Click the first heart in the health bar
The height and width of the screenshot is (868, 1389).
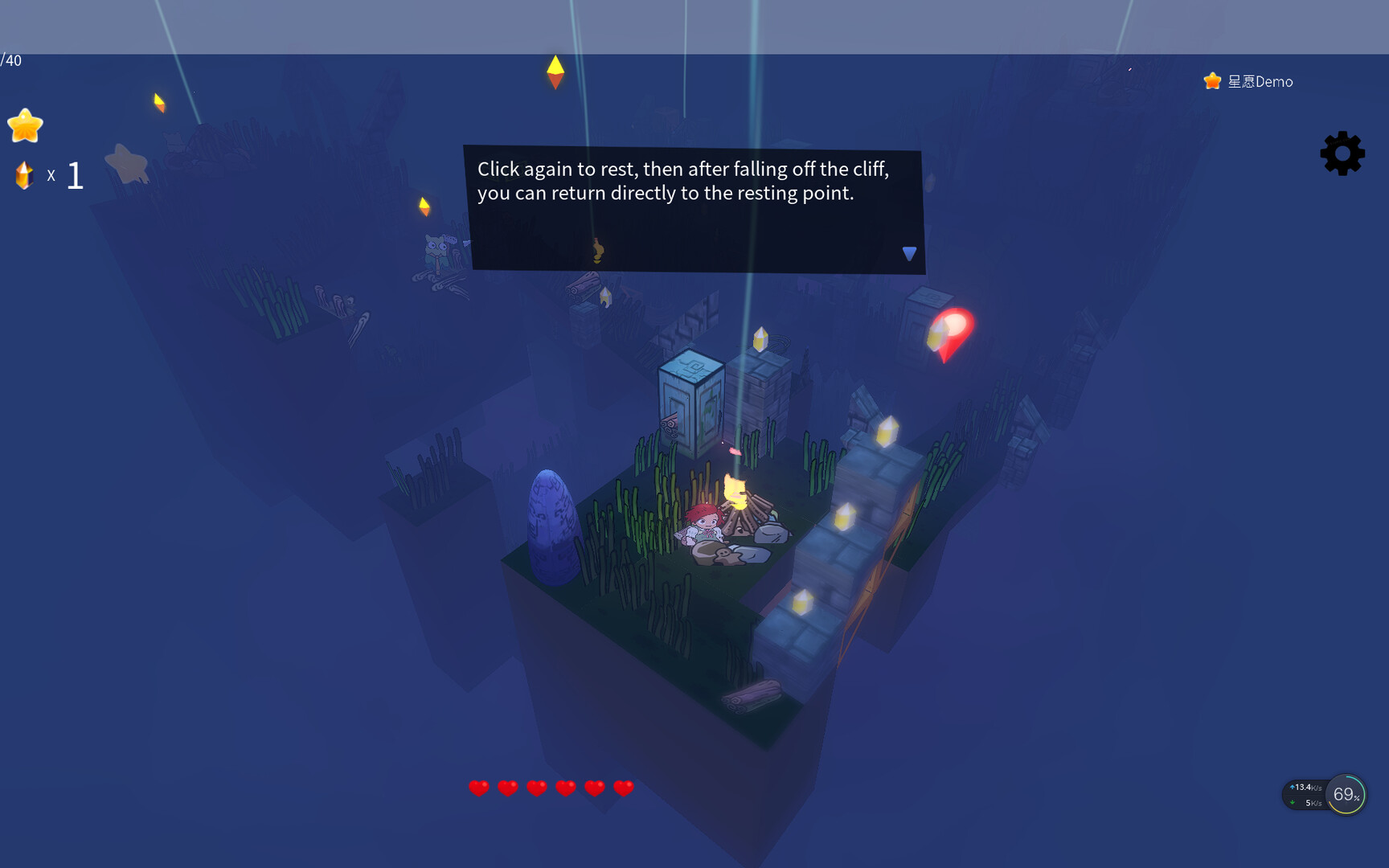click(480, 788)
